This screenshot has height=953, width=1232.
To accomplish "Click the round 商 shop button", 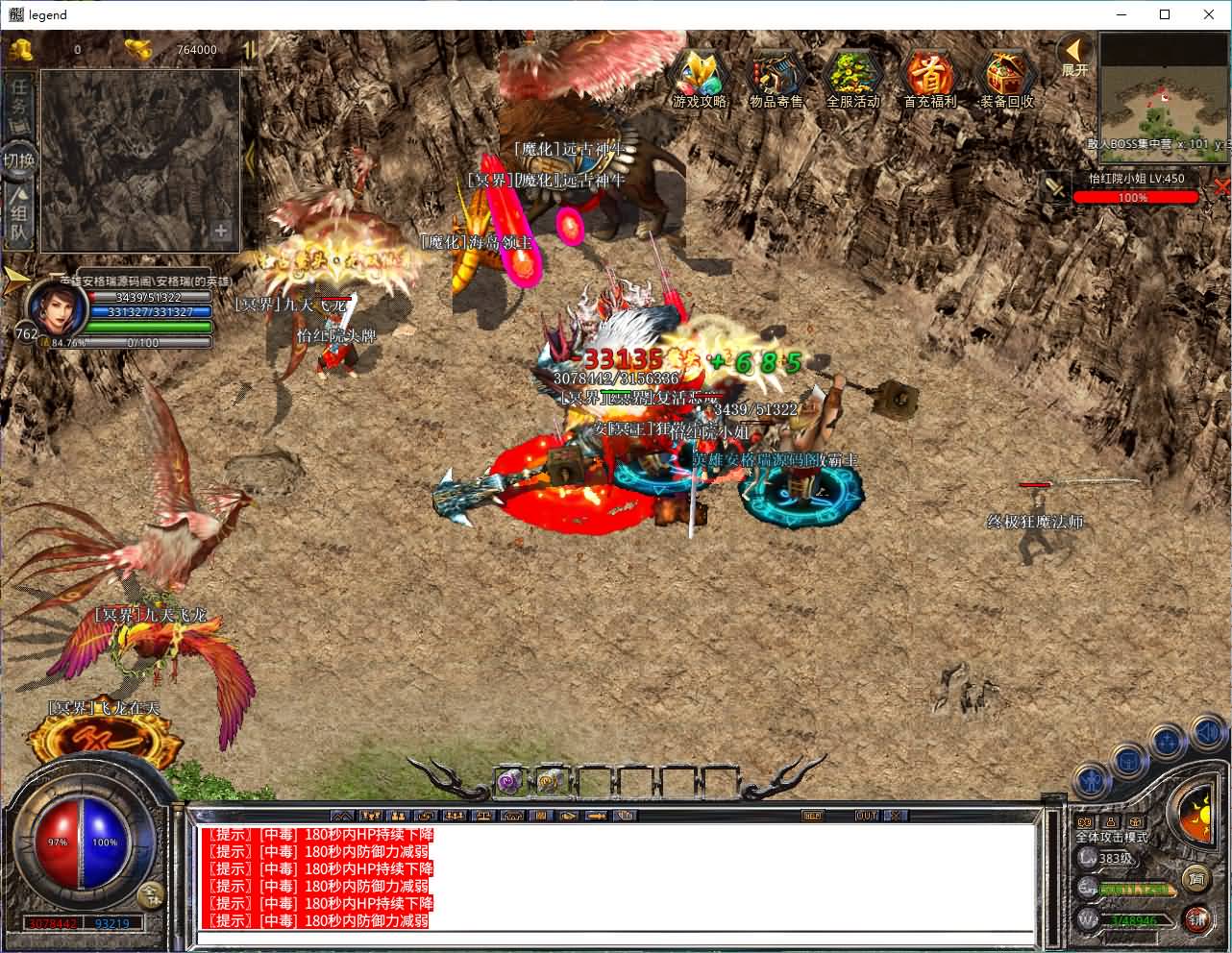I will [x=1195, y=877].
